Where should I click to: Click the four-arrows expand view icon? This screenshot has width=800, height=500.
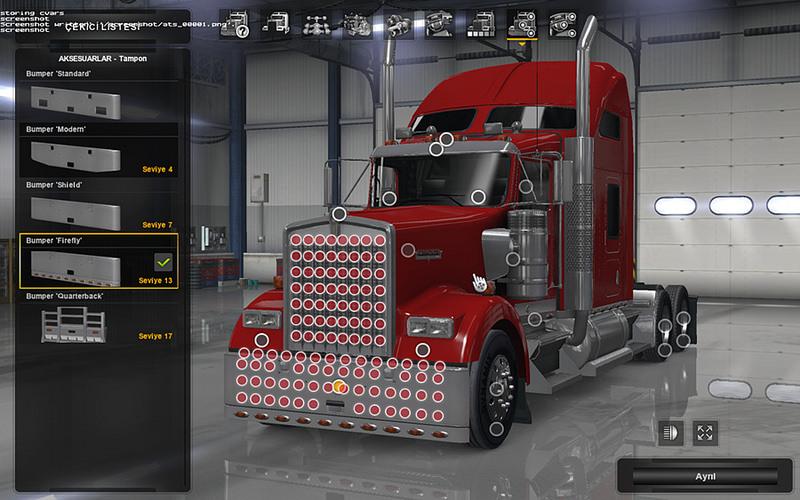[x=705, y=433]
